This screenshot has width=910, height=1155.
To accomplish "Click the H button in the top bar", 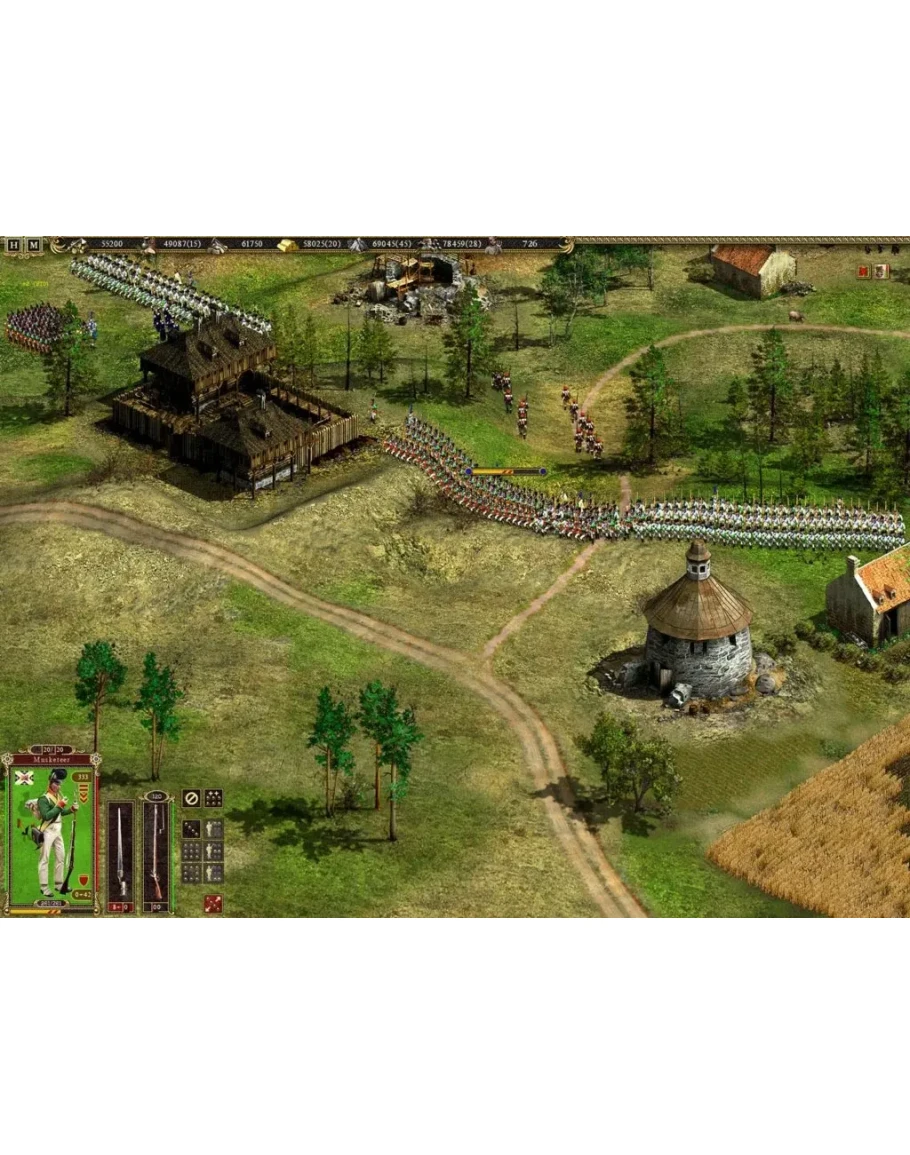I will point(14,245).
